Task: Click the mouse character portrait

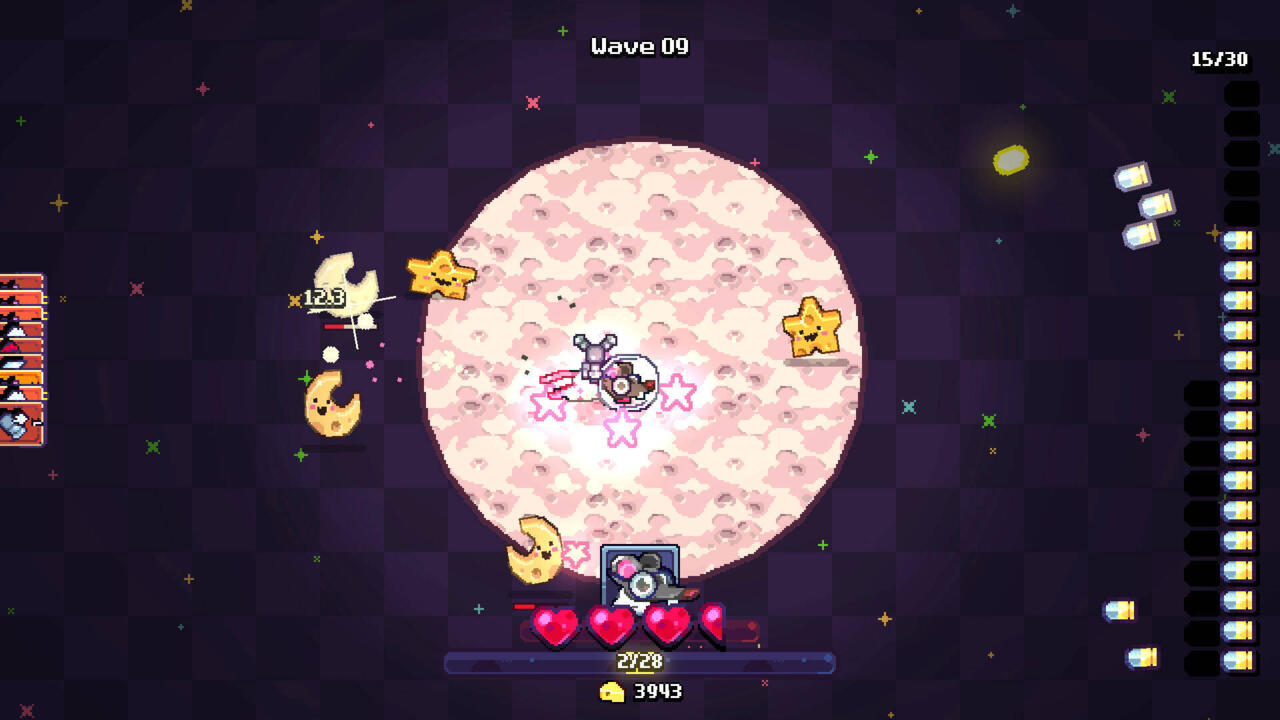Action: click(640, 574)
